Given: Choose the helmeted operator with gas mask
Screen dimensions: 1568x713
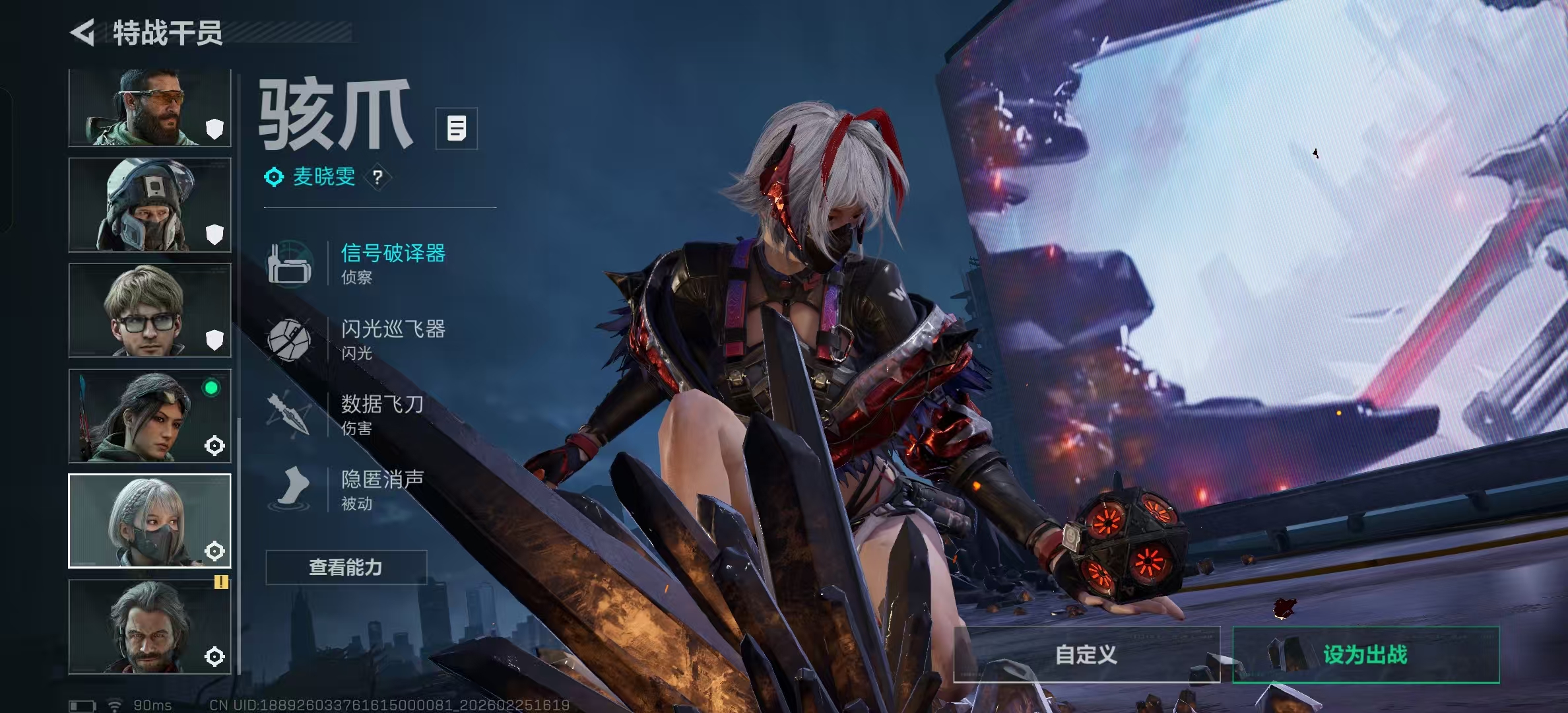Looking at the screenshot, I should click(x=150, y=205).
